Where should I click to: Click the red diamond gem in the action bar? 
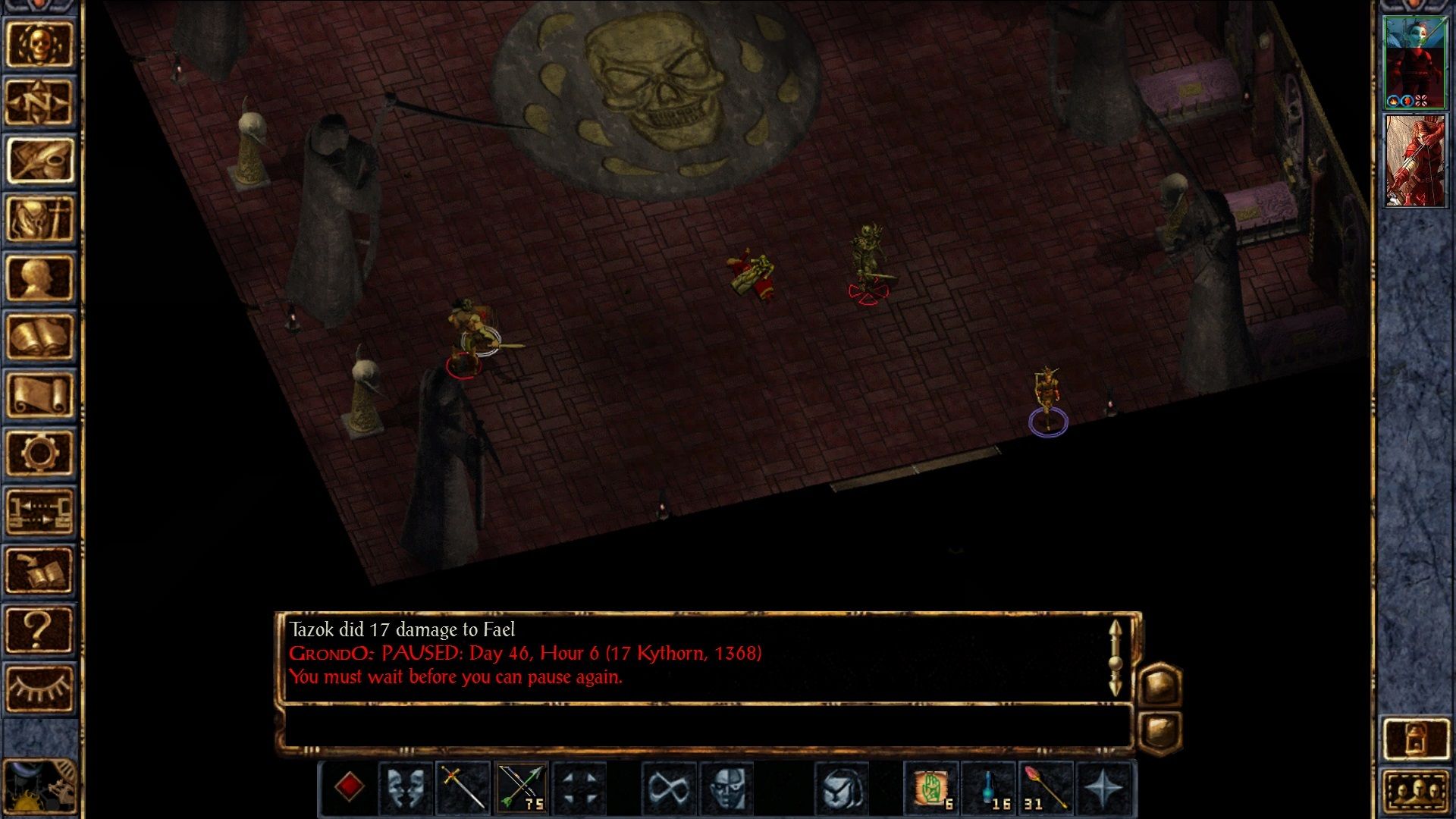[348, 789]
